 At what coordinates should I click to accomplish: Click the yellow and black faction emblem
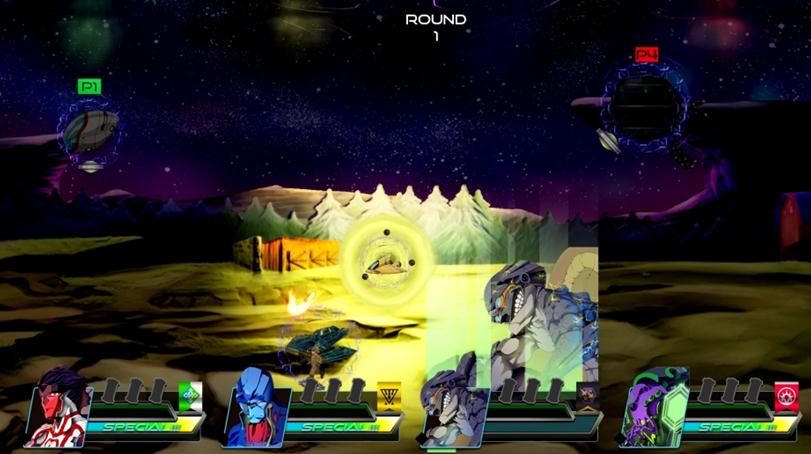click(388, 398)
